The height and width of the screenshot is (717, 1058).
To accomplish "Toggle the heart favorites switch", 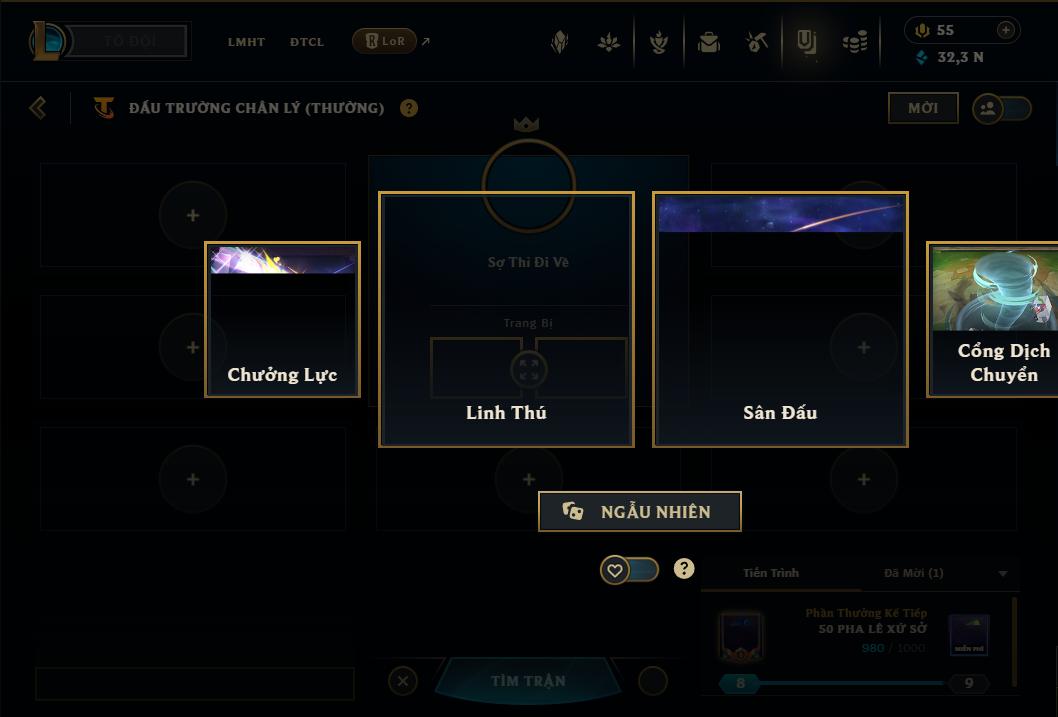I will click(629, 570).
